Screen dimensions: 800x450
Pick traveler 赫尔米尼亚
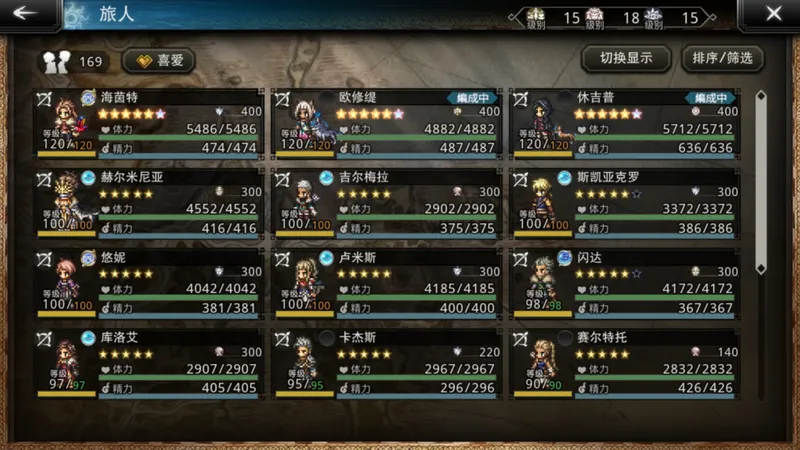click(150, 203)
